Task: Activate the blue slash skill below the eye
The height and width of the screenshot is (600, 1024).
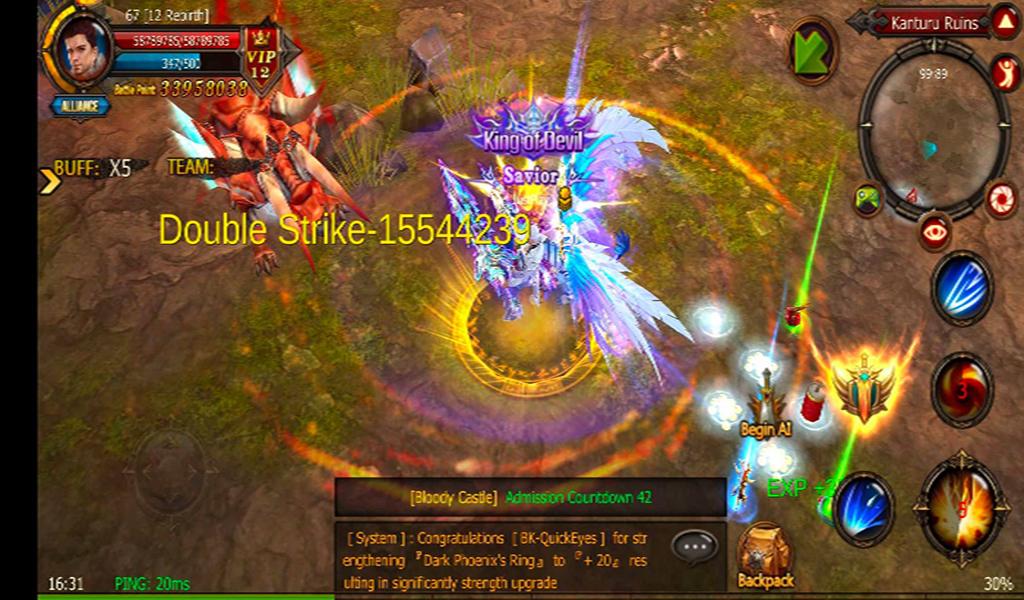Action: click(x=962, y=289)
